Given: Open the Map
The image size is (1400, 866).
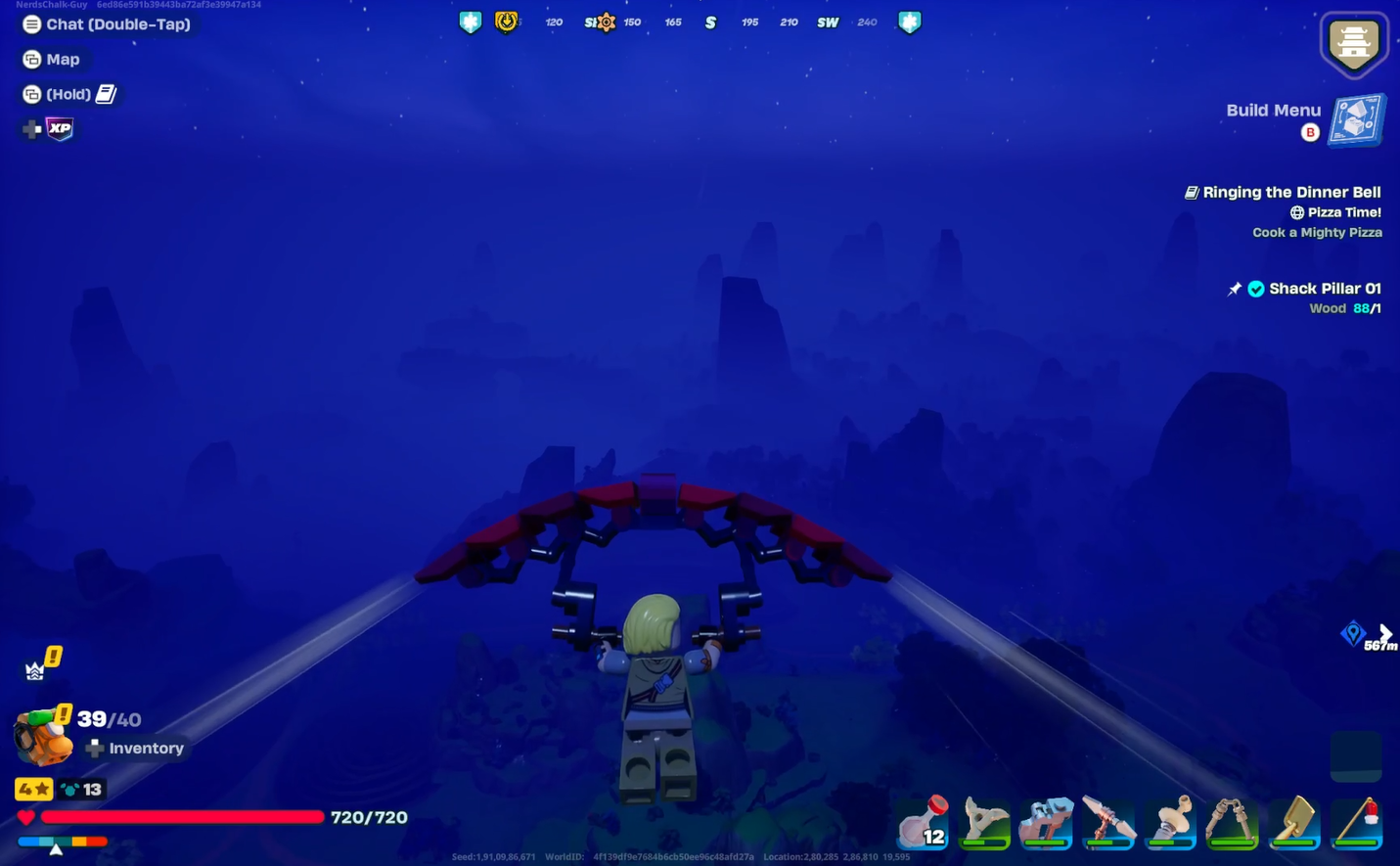Looking at the screenshot, I should click(x=54, y=59).
